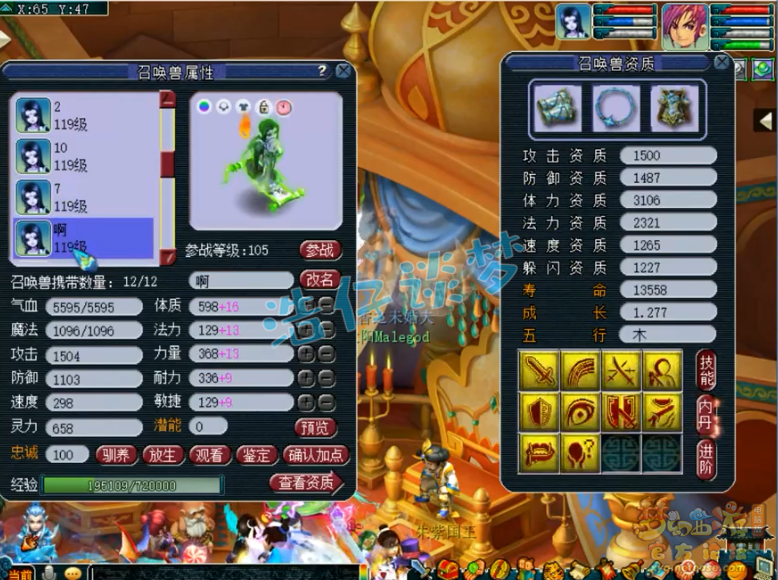Rename the pet with 改名 button

[x=319, y=280]
